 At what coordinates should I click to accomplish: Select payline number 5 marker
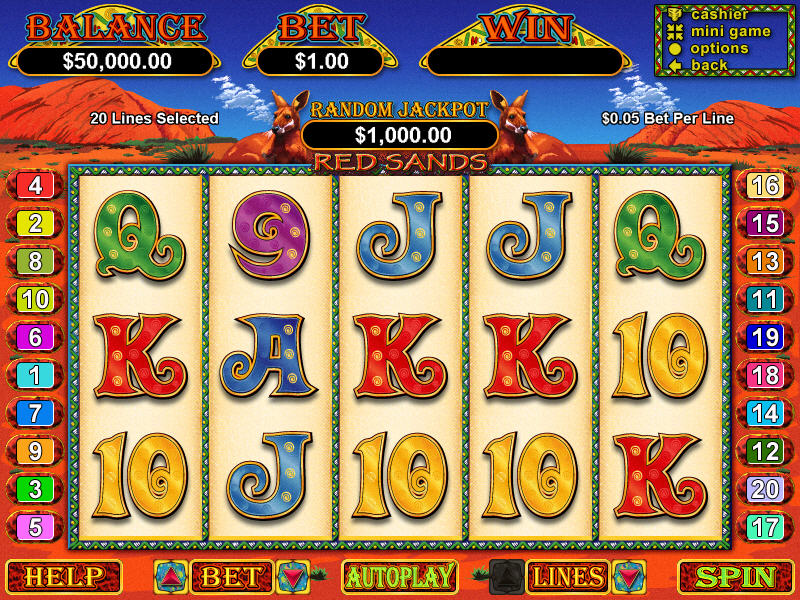click(35, 527)
